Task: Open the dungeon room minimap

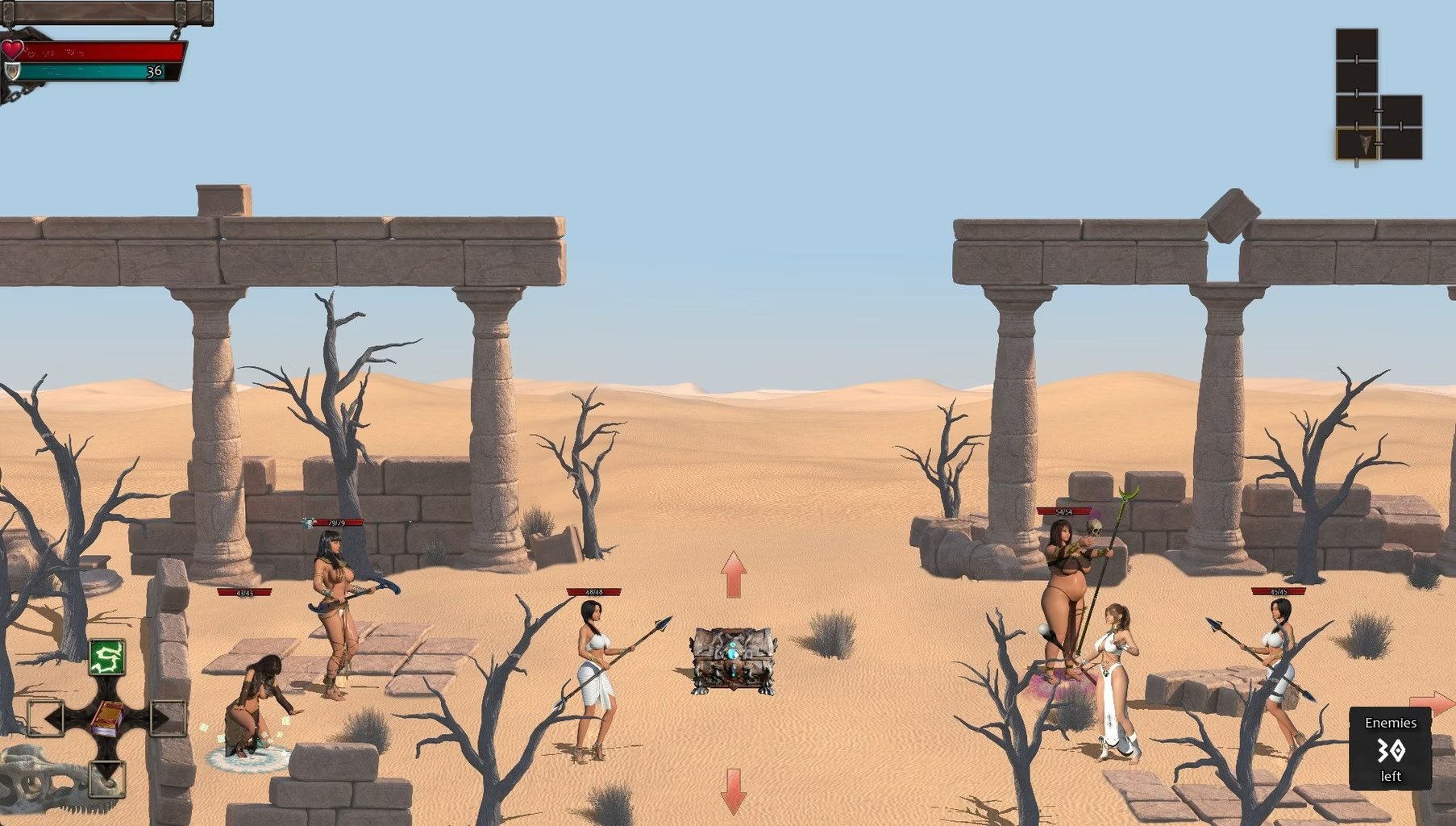Action: 1378,95
